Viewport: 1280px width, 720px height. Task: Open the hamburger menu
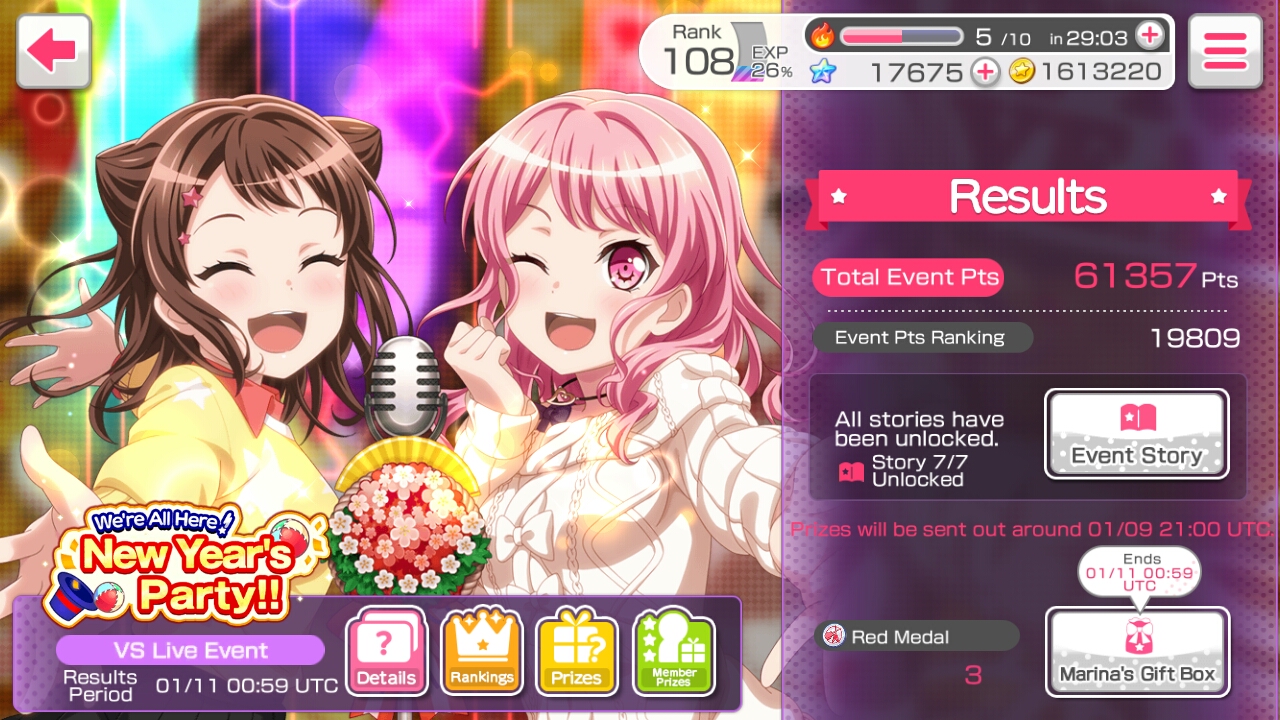[x=1225, y=50]
